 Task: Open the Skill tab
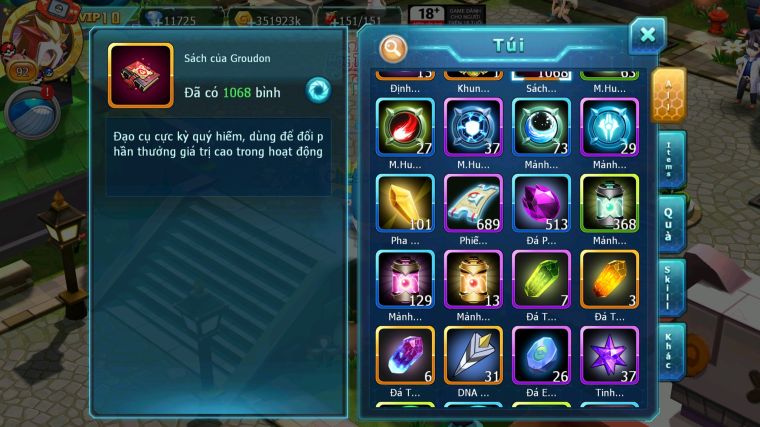[669, 287]
